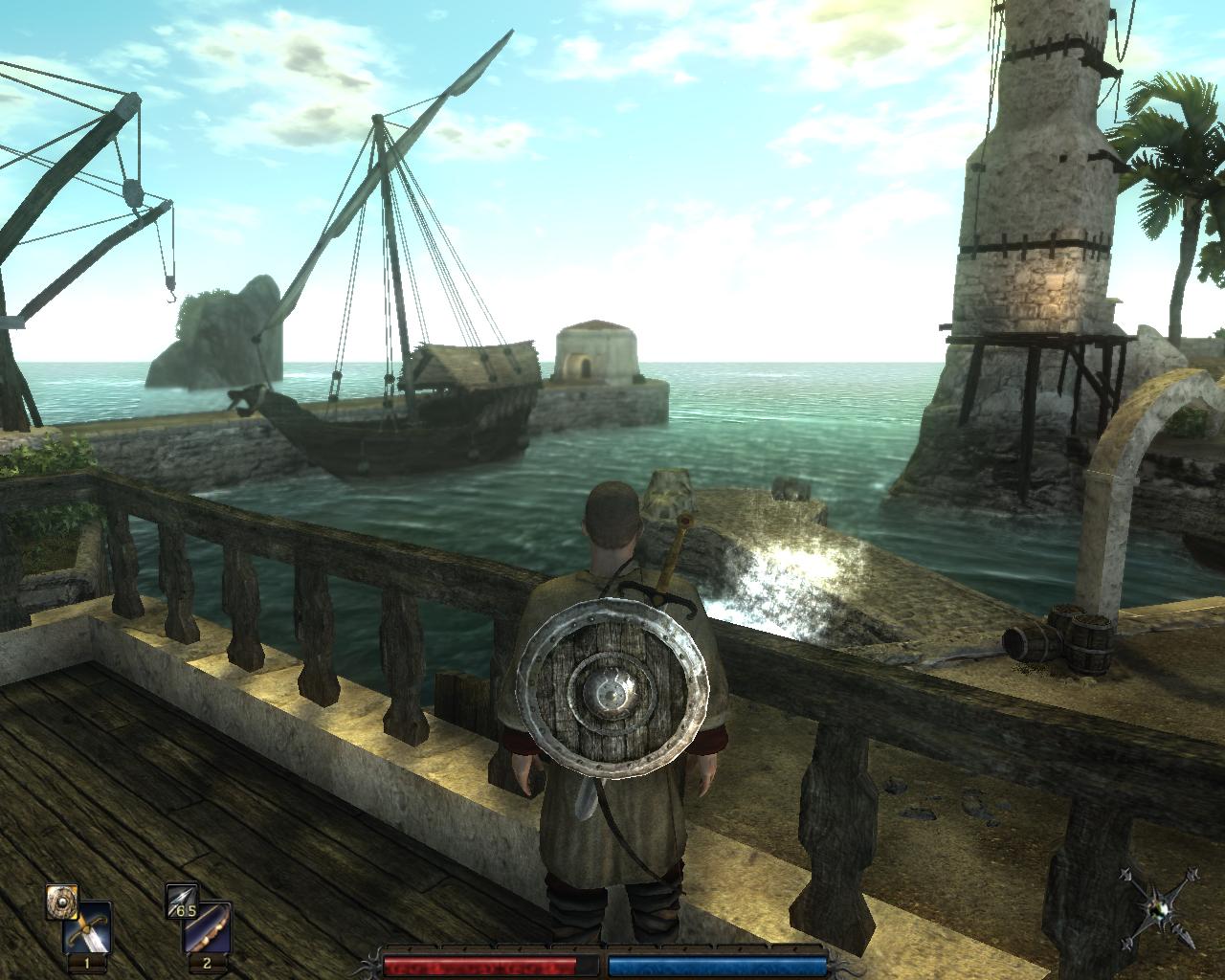Select the arrow ammunition icon
The width and height of the screenshot is (1225, 980).
coord(181,902)
